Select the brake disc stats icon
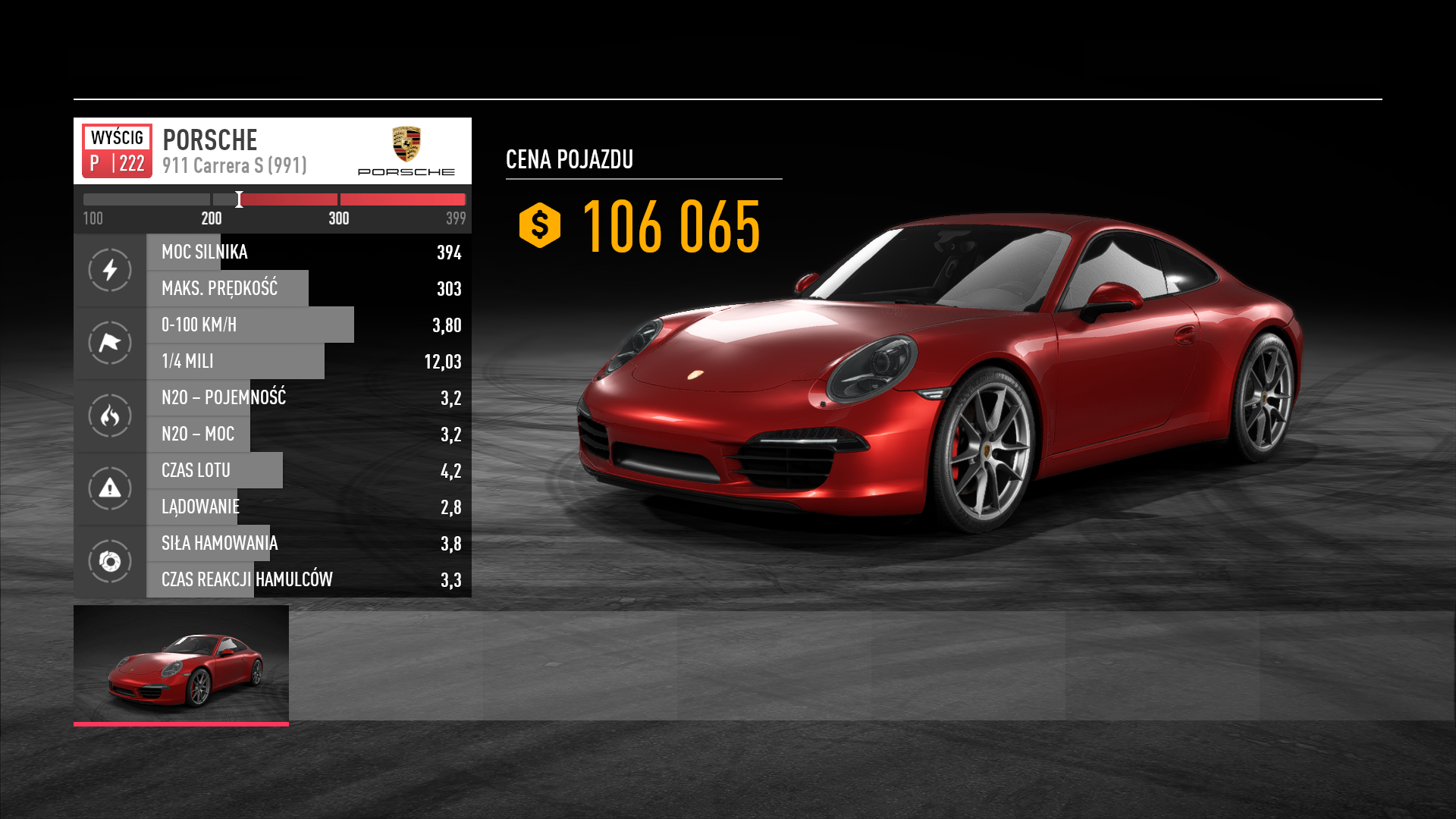Screen dimensions: 1456x819 click(110, 561)
